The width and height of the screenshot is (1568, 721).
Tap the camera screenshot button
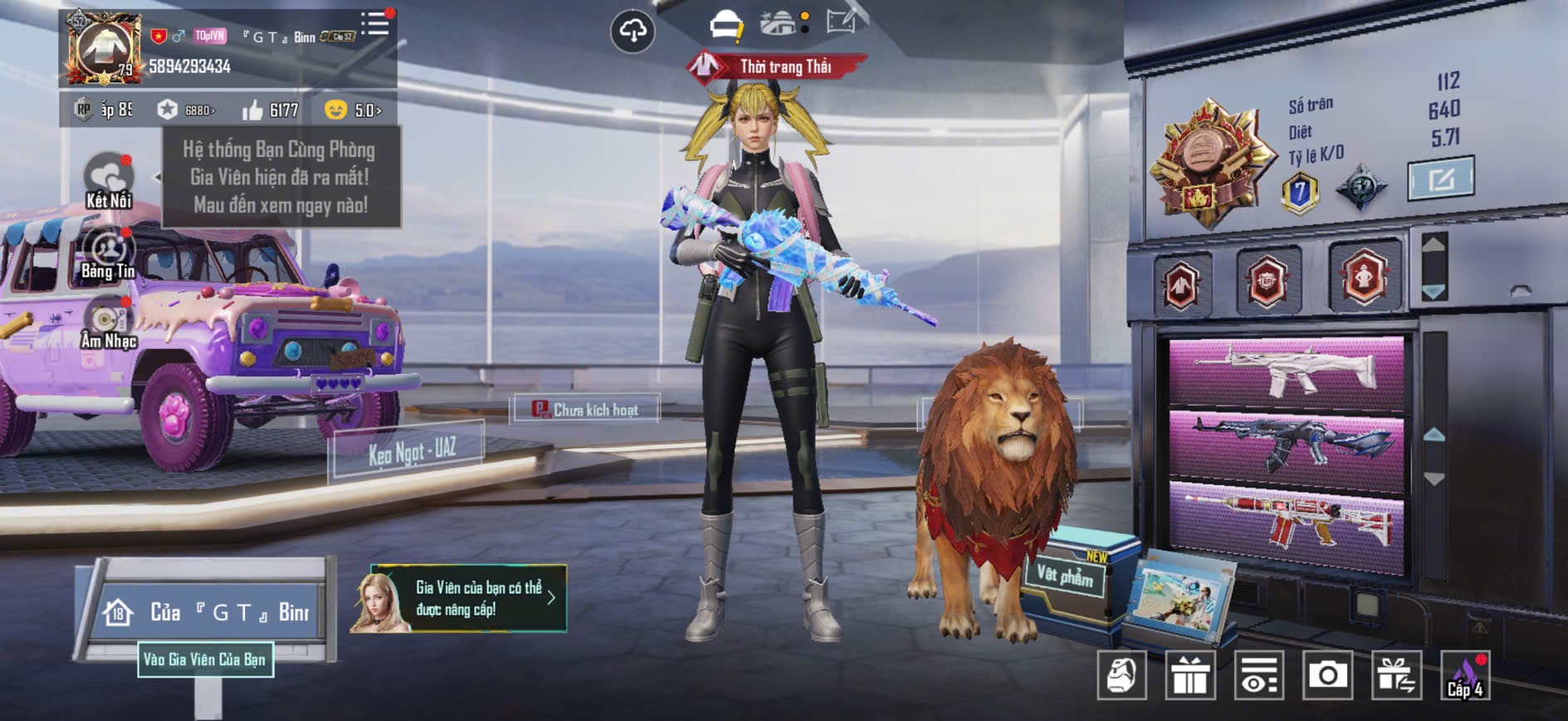(1327, 675)
